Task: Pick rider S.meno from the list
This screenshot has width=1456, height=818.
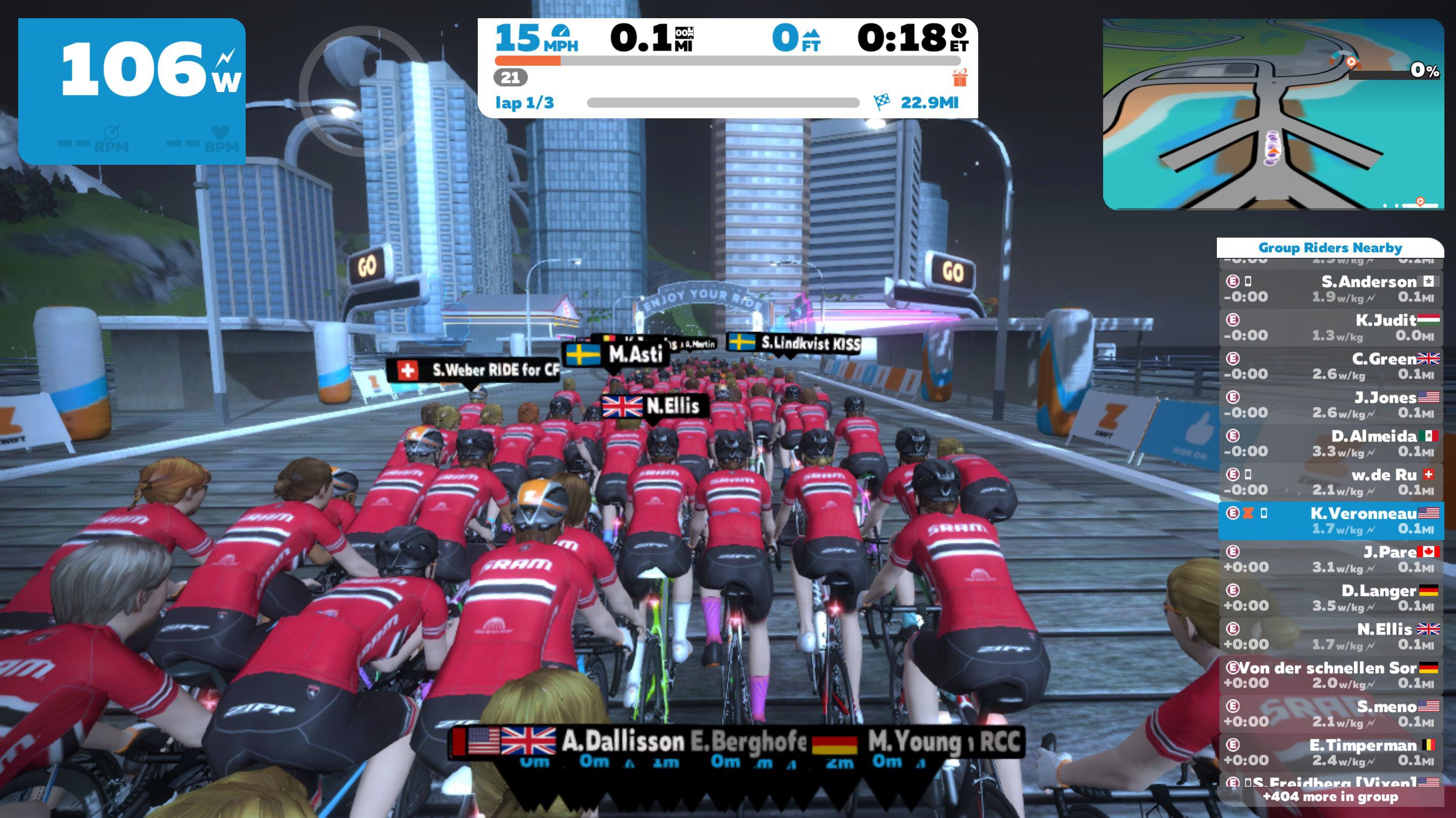Action: click(x=1331, y=713)
